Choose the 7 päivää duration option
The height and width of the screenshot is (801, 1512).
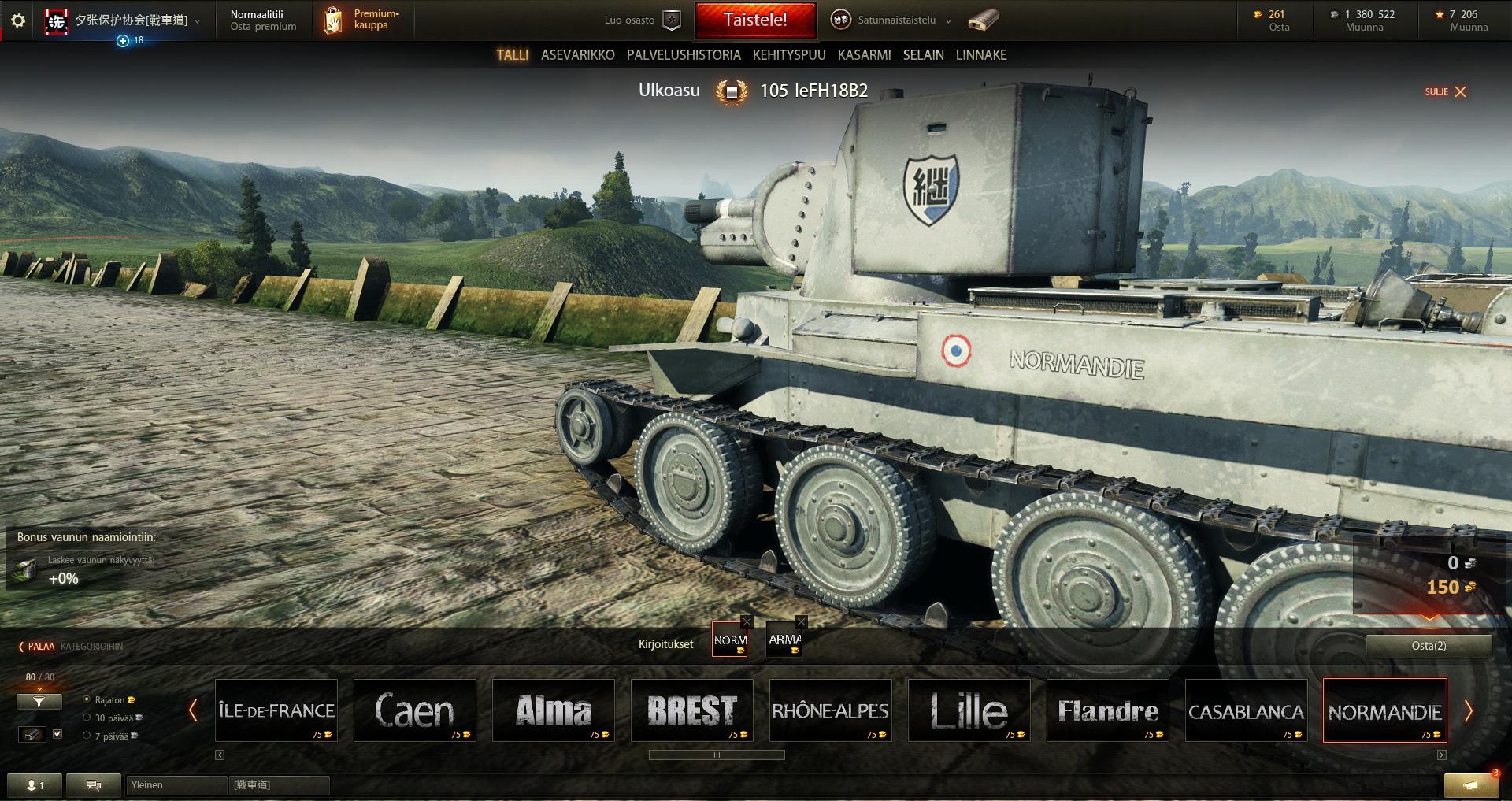tap(87, 736)
